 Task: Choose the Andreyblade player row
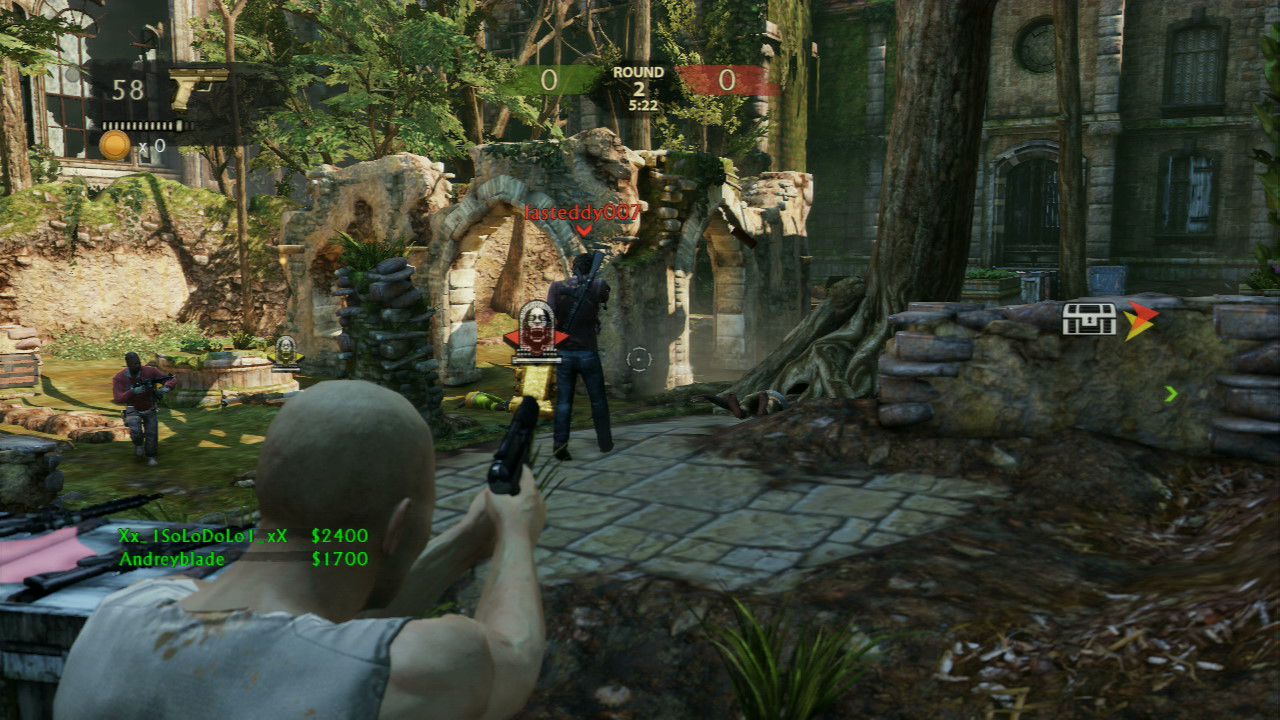pos(243,559)
